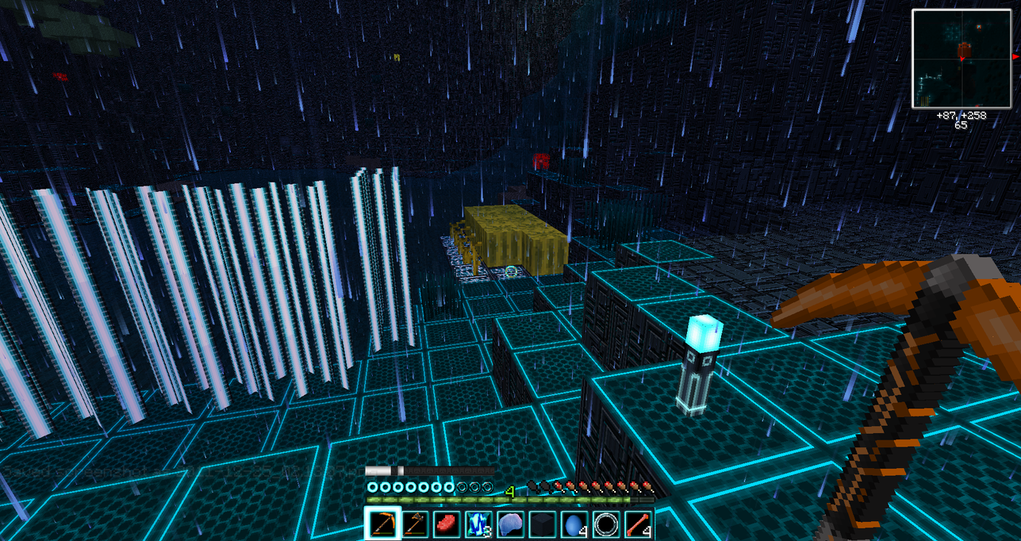This screenshot has height=541, width=1021.
Task: Click the minimap in the corner
Action: click(962, 58)
